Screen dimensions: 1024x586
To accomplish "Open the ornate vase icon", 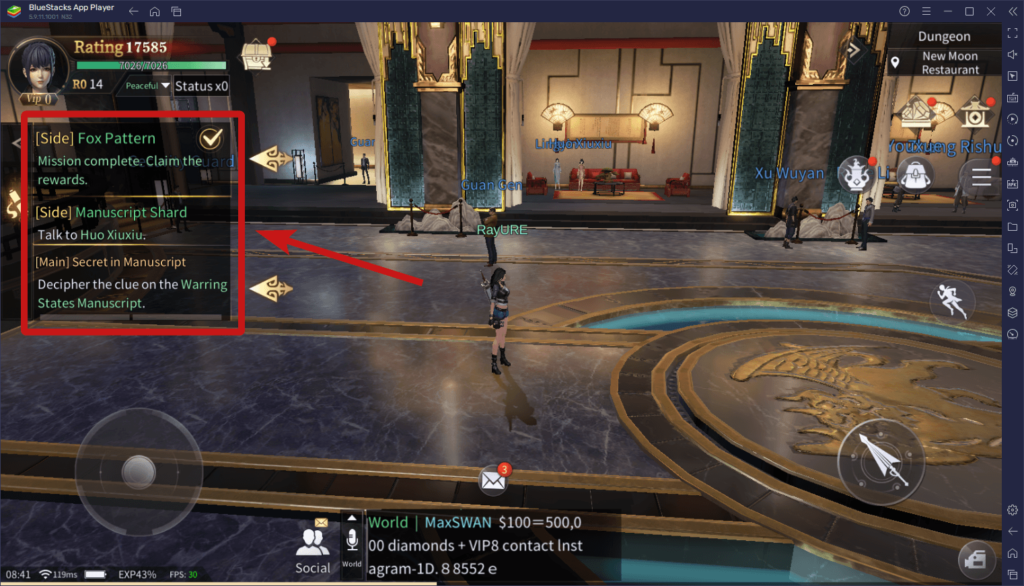I will [855, 174].
